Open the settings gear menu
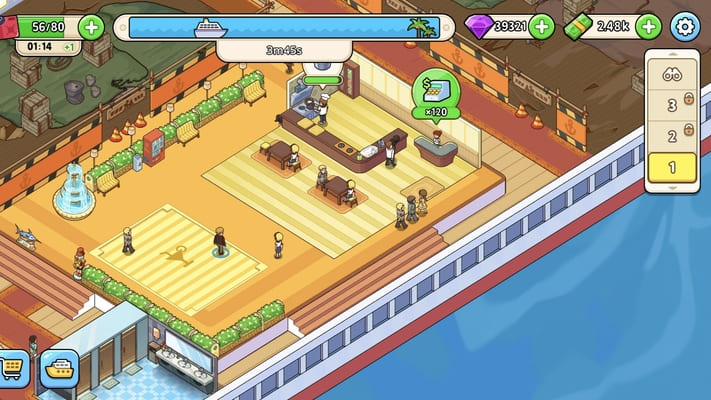 (x=684, y=27)
